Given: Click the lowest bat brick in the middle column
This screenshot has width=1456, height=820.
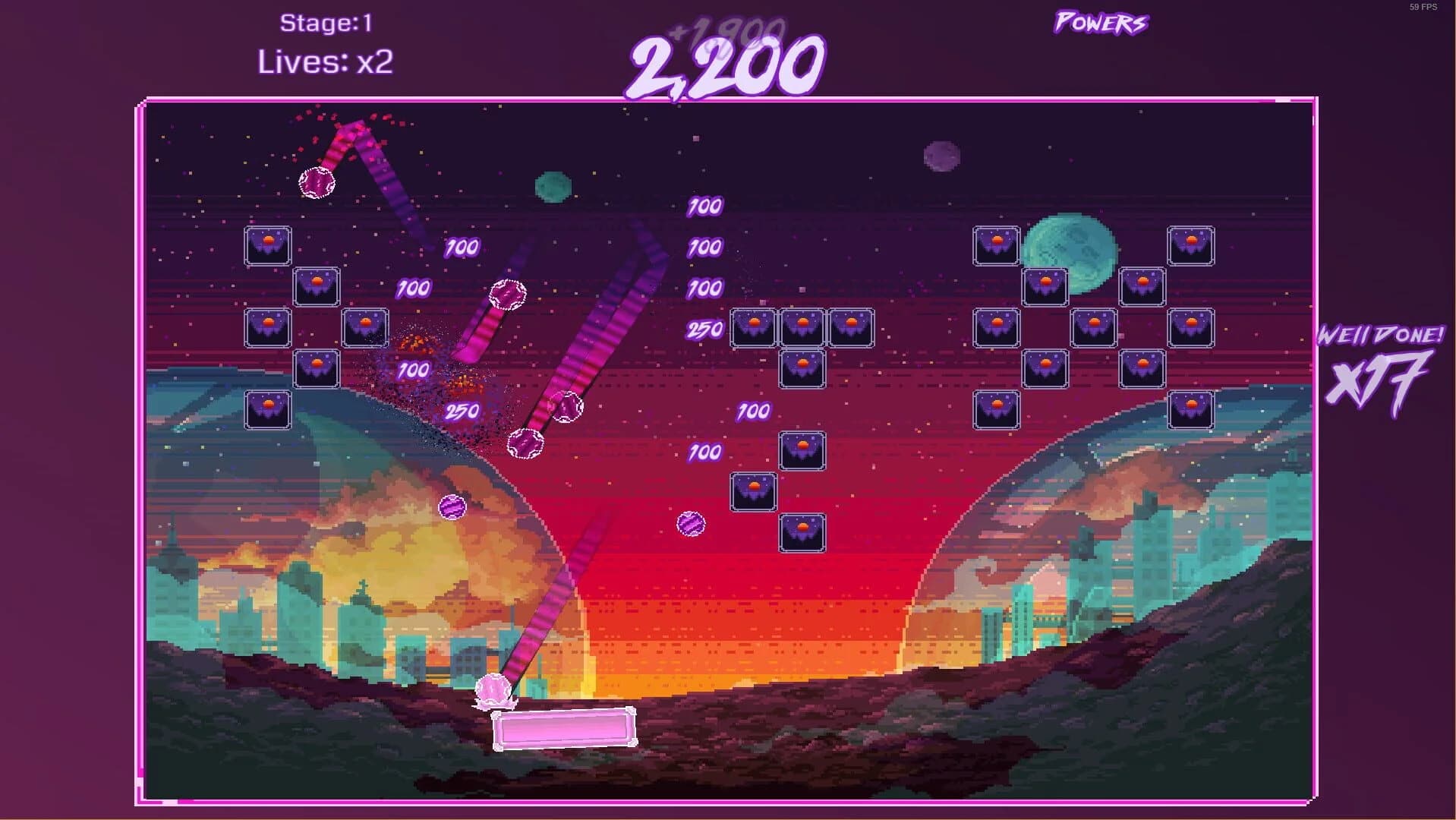Looking at the screenshot, I should point(802,531).
